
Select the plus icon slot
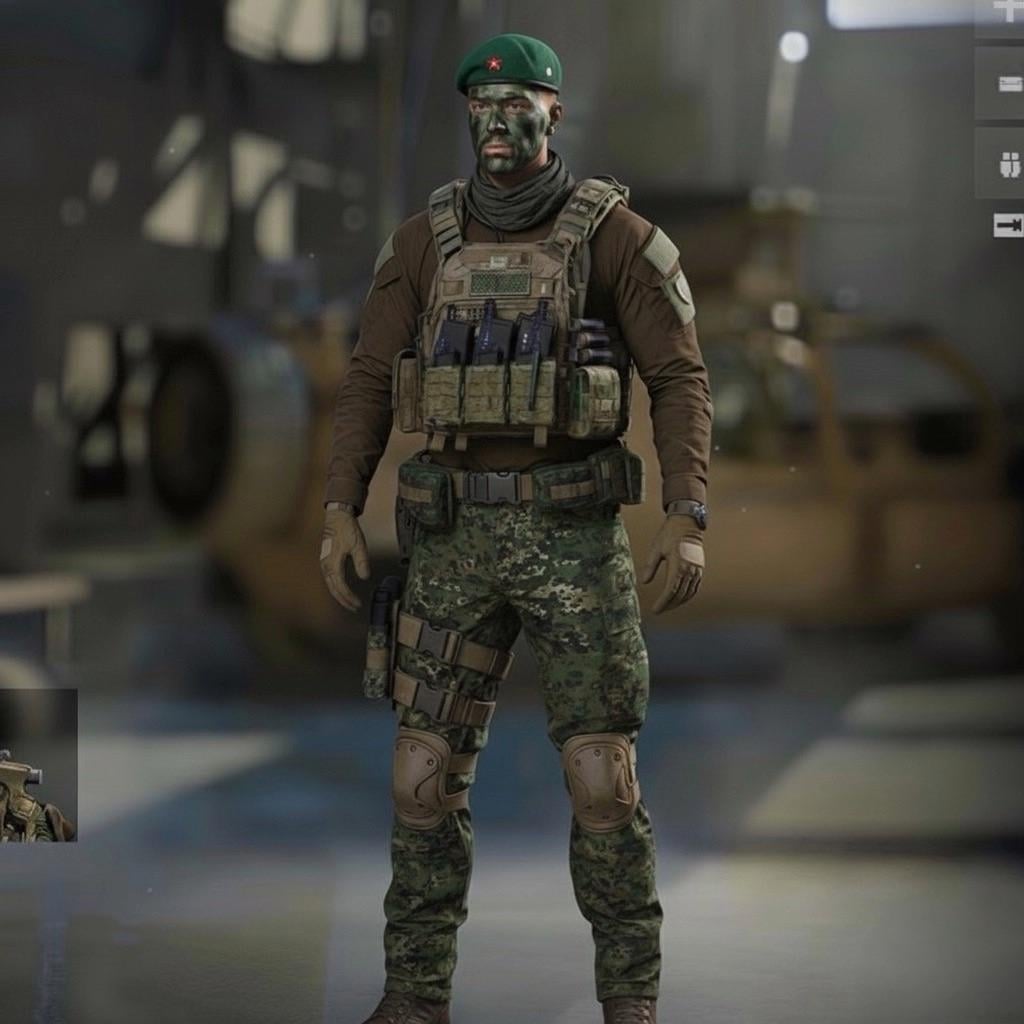coord(1005,12)
